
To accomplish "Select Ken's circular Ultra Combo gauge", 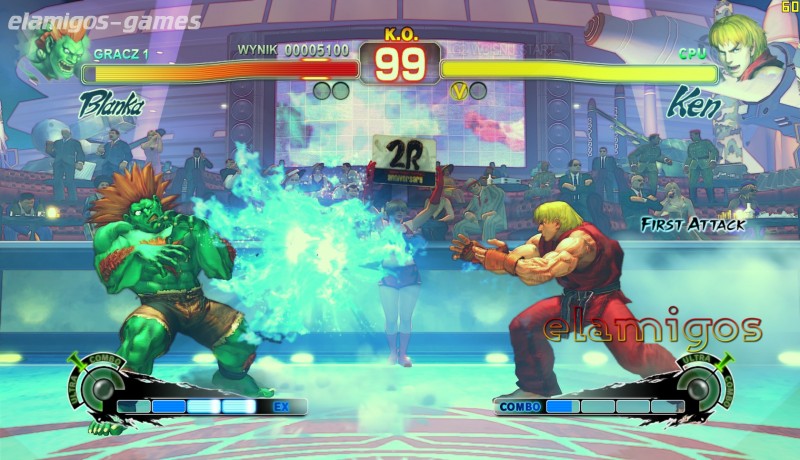I will 699,387.
